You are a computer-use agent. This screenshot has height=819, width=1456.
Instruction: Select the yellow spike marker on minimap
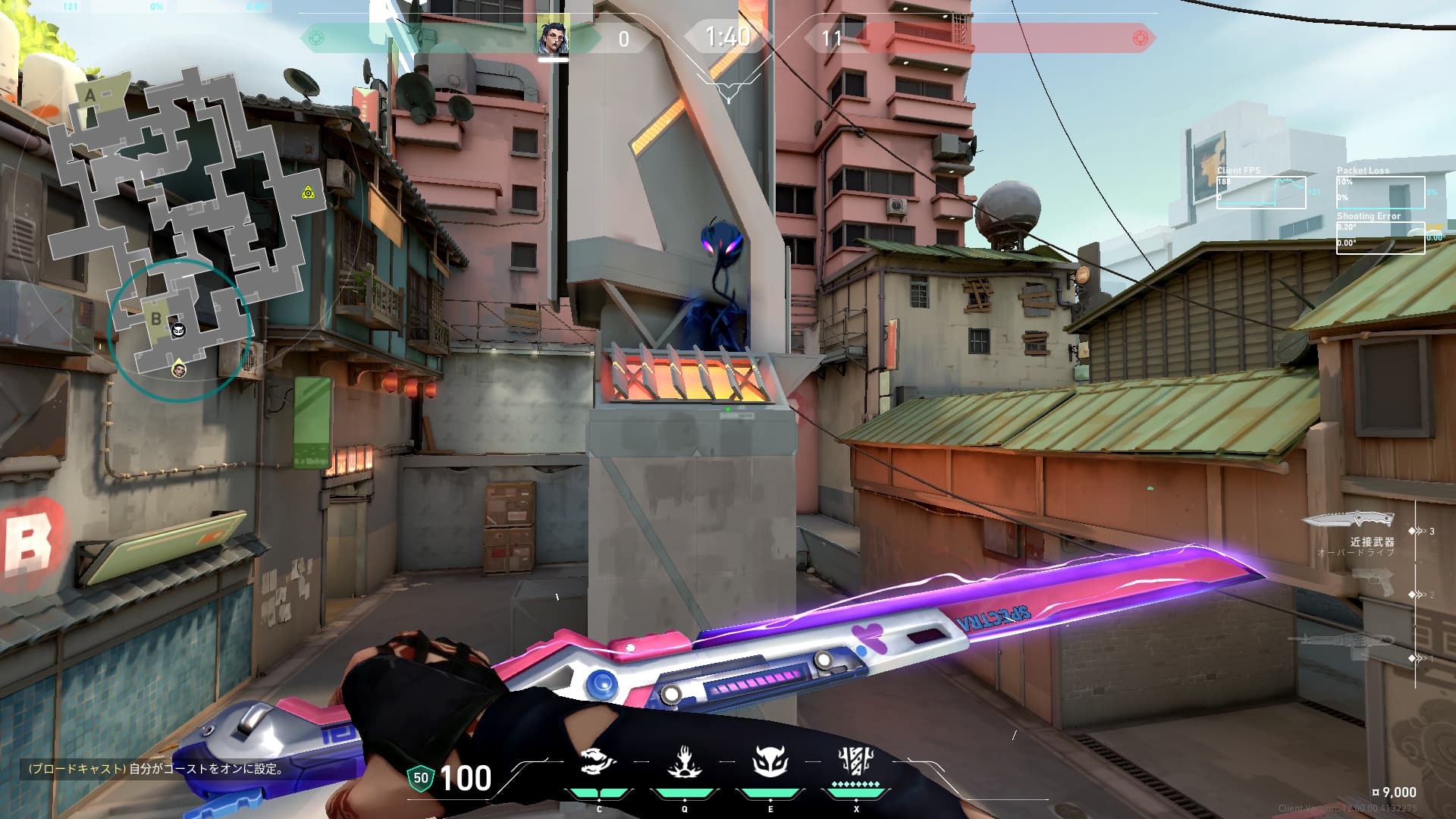pos(308,193)
